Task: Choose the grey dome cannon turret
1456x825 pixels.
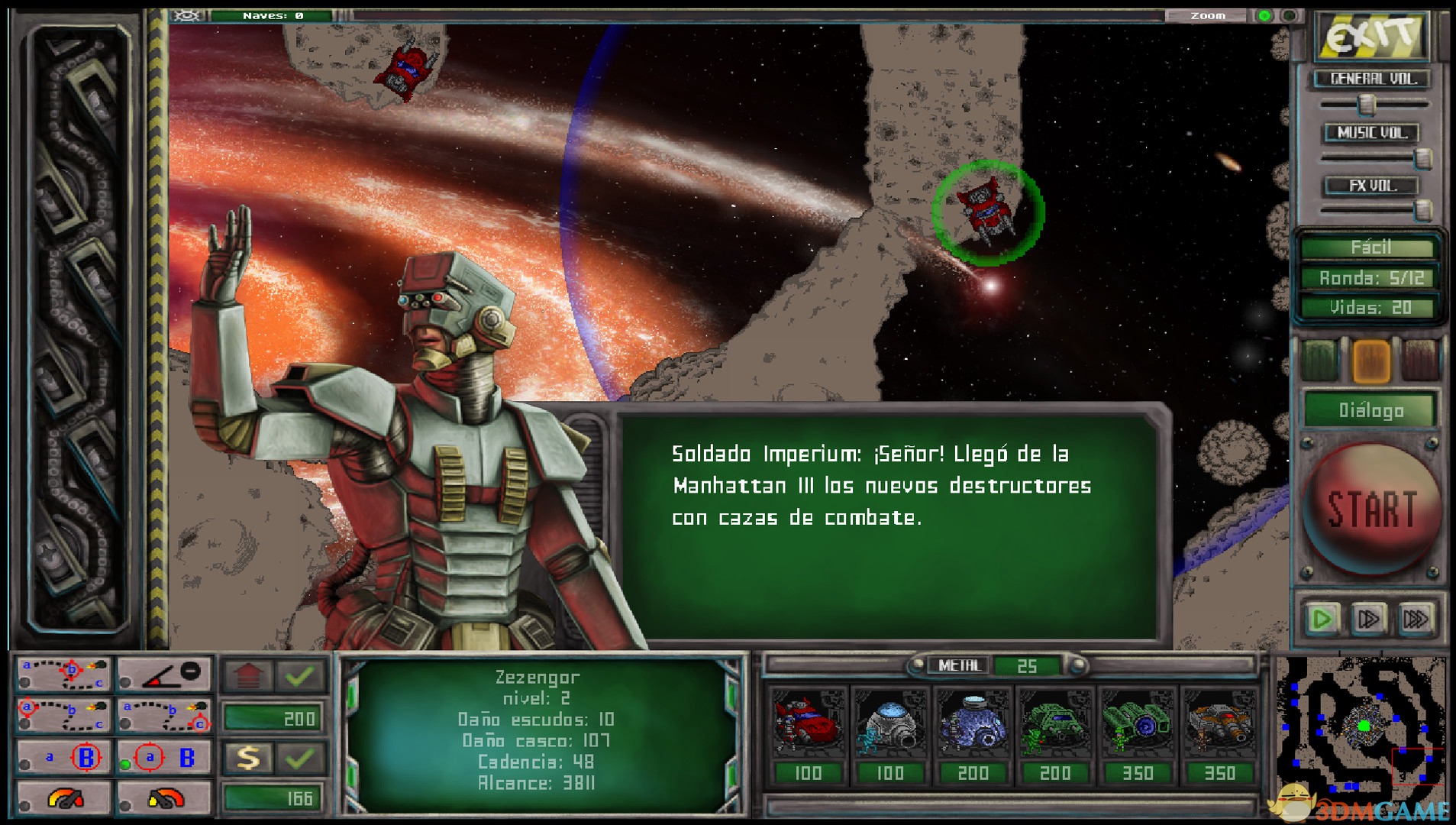Action: coord(889,723)
